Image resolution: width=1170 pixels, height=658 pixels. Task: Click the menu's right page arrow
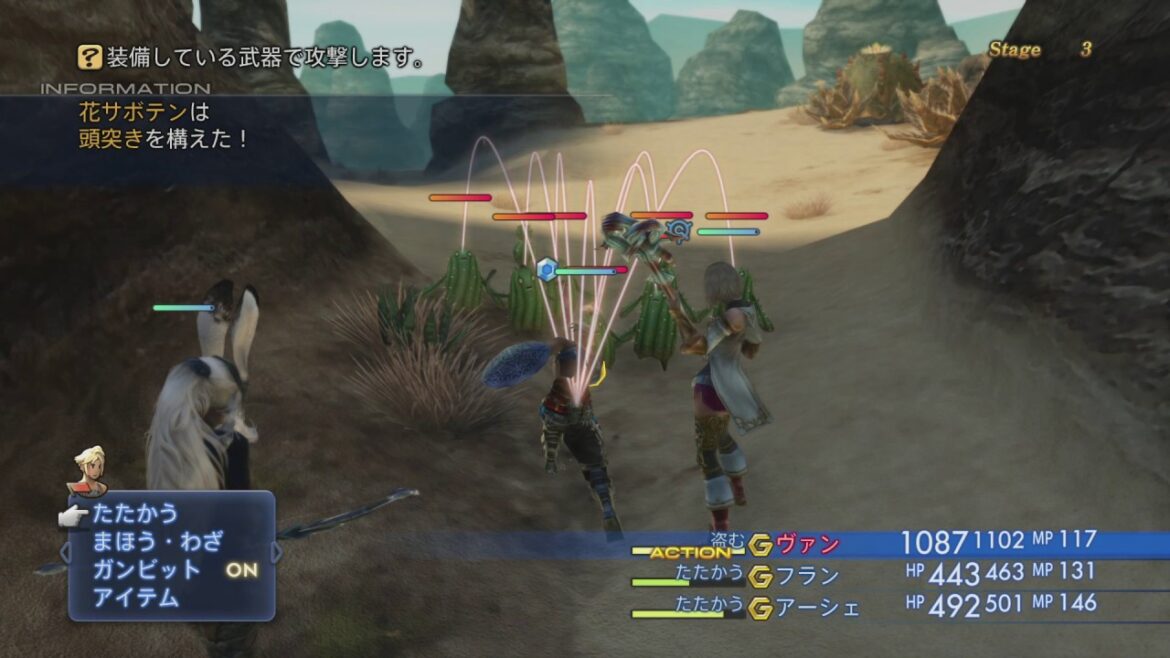click(x=277, y=553)
